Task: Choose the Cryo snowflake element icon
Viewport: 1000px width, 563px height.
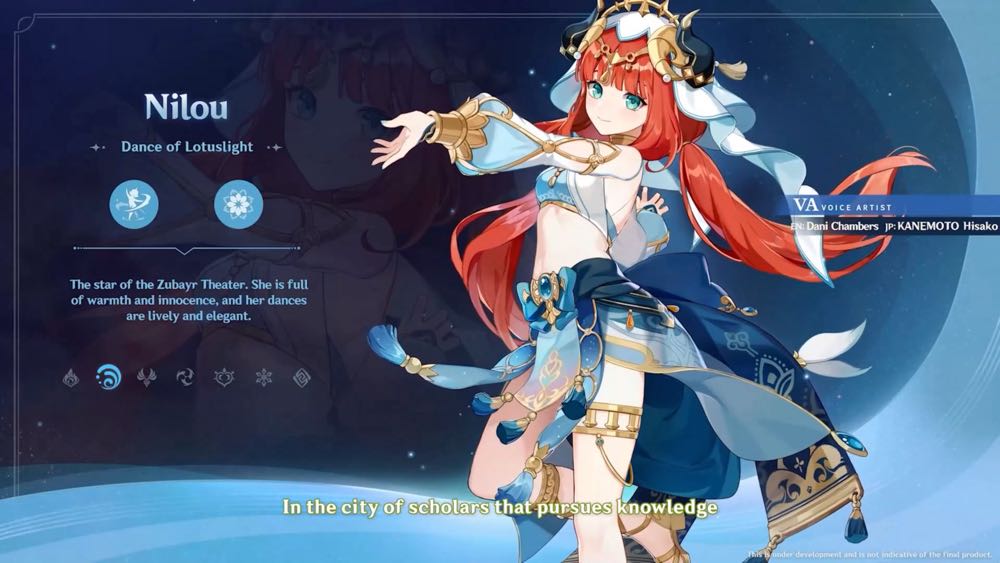Action: click(x=263, y=377)
